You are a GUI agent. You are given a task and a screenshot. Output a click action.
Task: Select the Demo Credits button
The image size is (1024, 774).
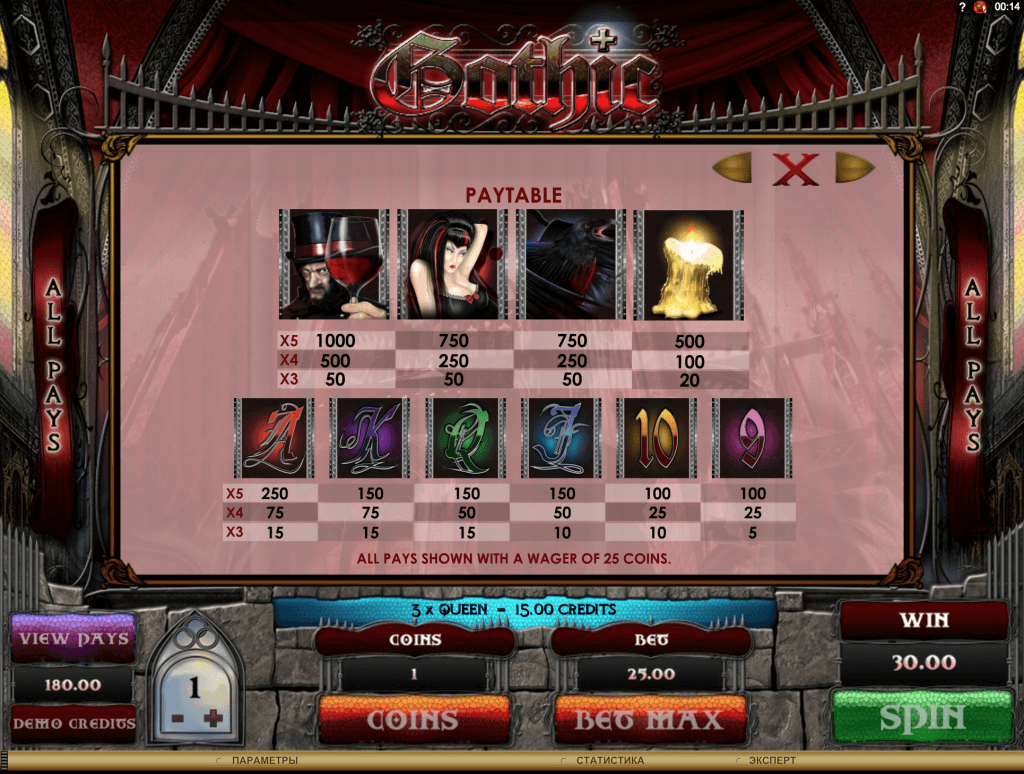71,722
